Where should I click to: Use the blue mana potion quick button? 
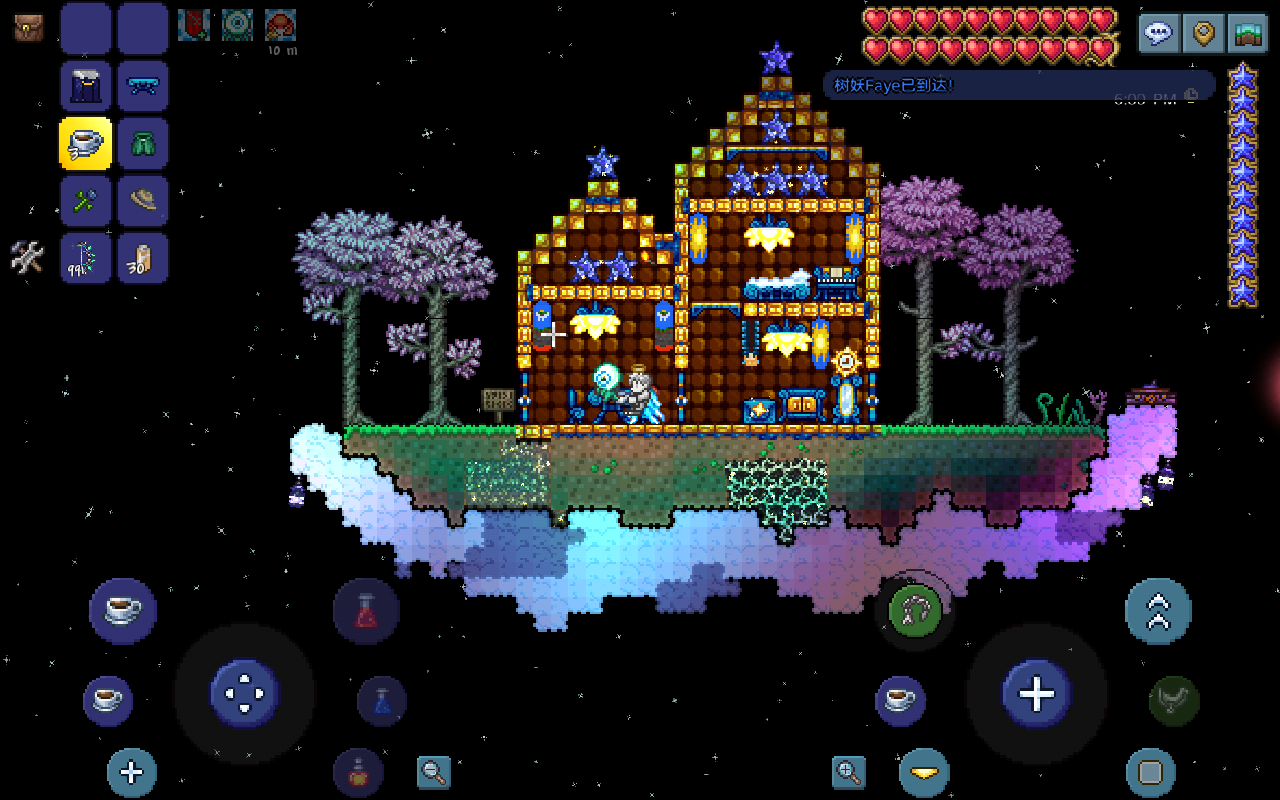pyautogui.click(x=382, y=701)
